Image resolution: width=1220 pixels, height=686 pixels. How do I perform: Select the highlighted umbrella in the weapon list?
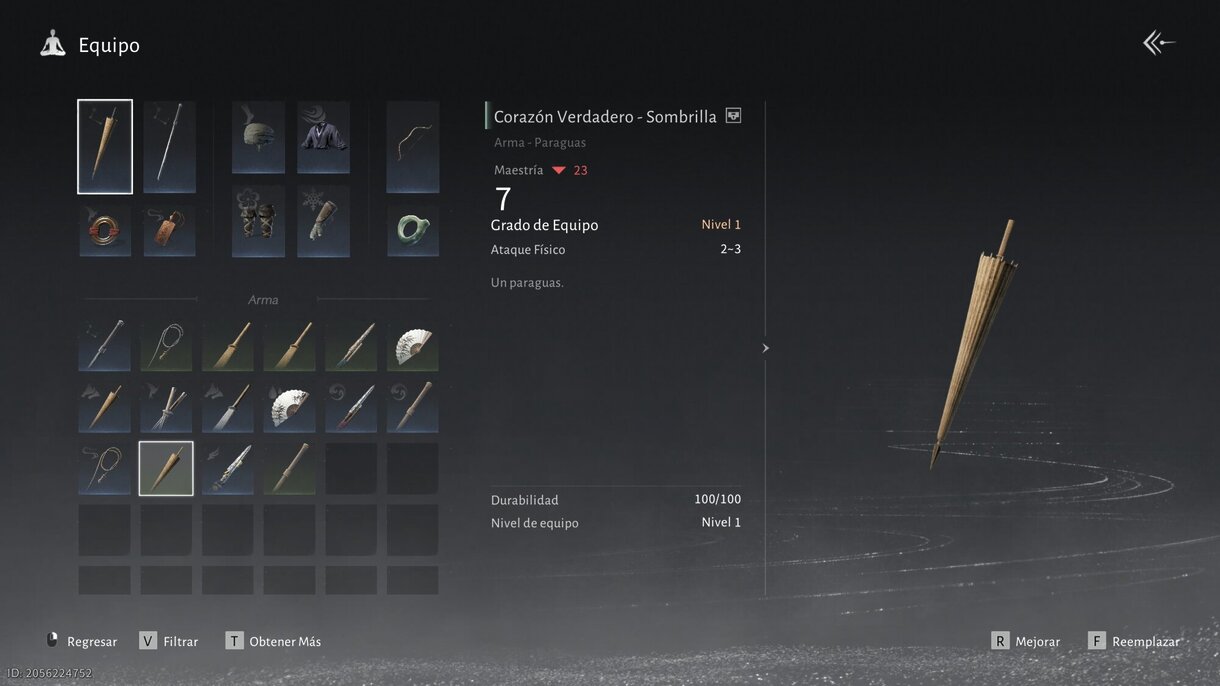[166, 468]
